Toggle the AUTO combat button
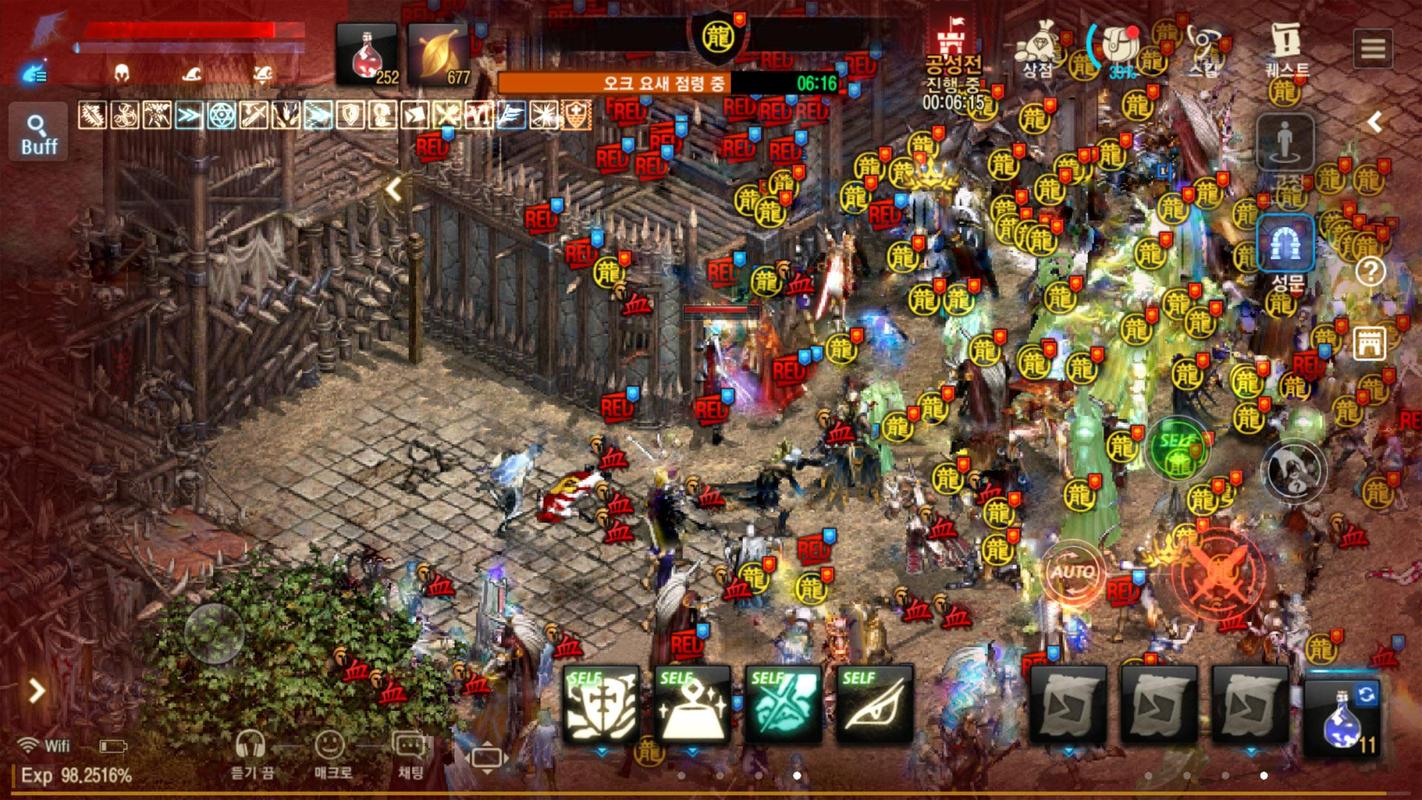The height and width of the screenshot is (800, 1422). (x=1072, y=574)
